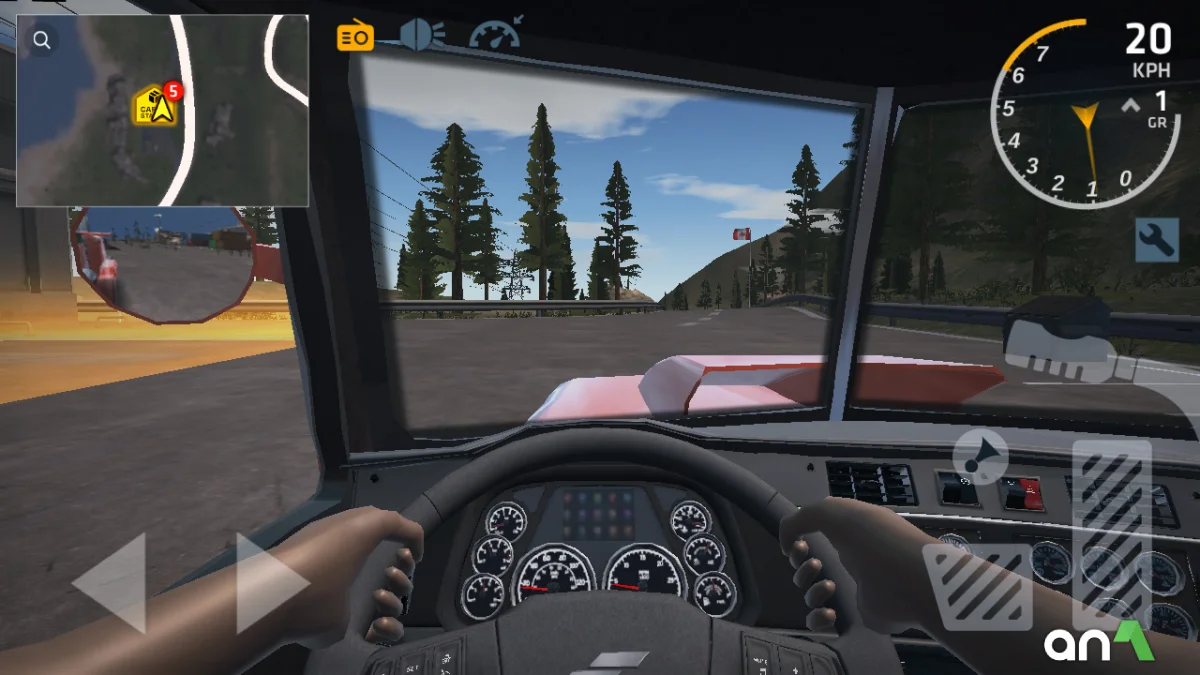
Task: Activate the cruise control speedometer icon
Action: click(x=495, y=36)
